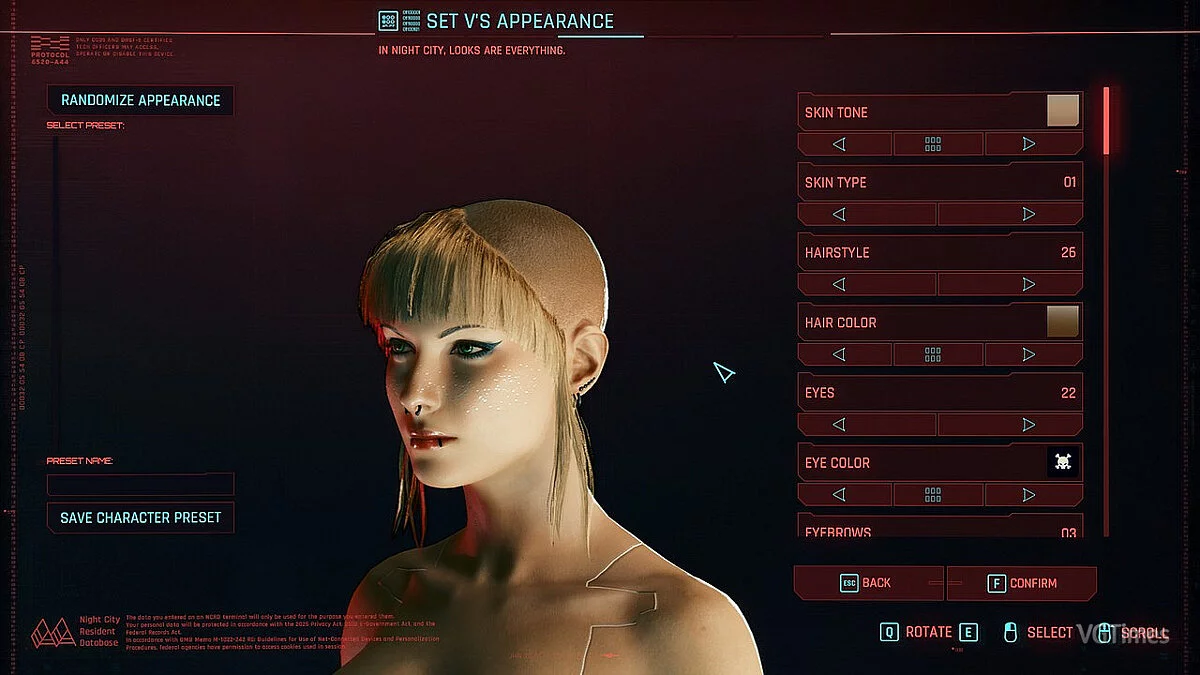The width and height of the screenshot is (1200, 675).
Task: Select the next hair color
Action: 1029,354
